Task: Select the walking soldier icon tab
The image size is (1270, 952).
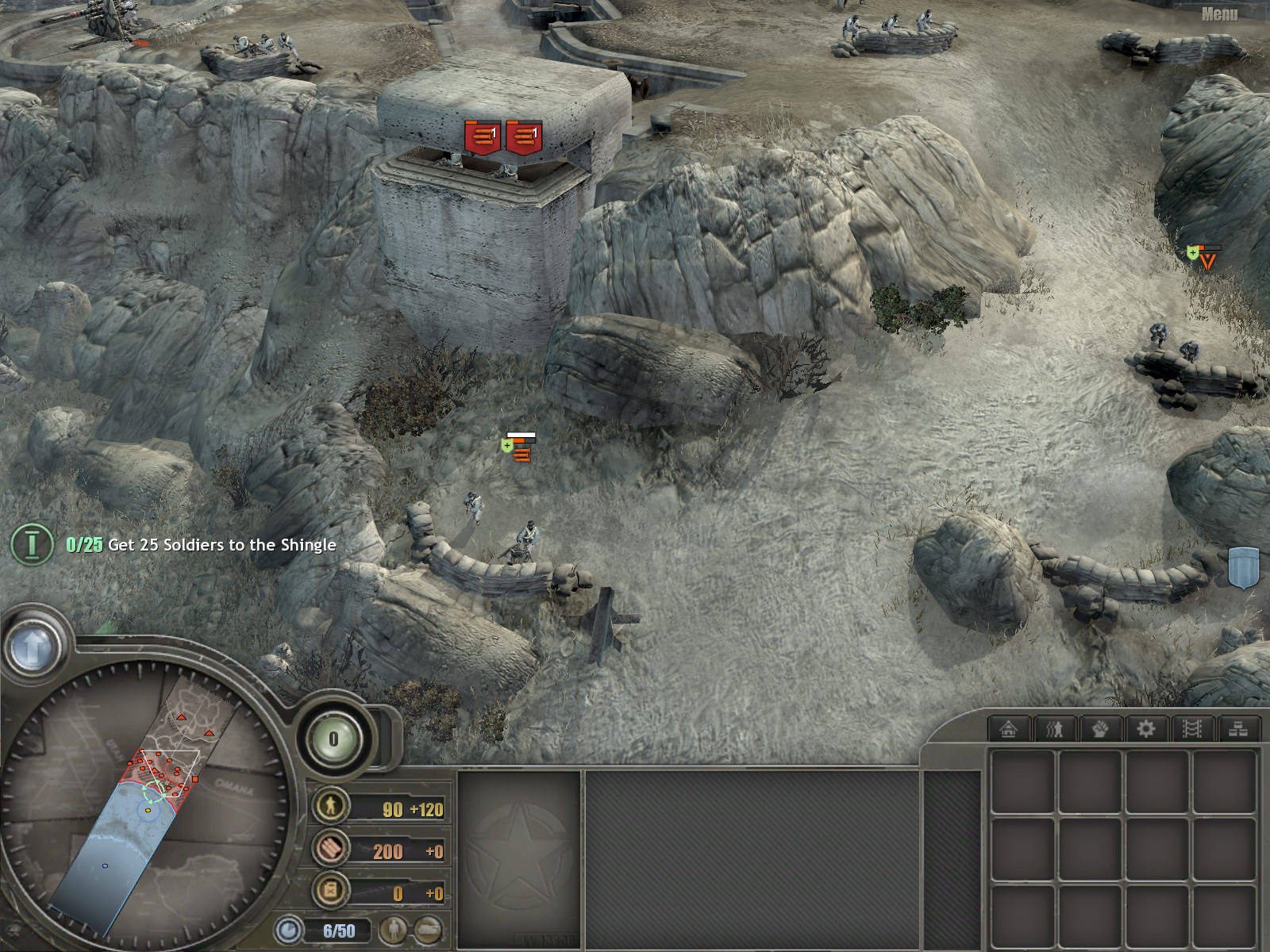Action: (1054, 728)
